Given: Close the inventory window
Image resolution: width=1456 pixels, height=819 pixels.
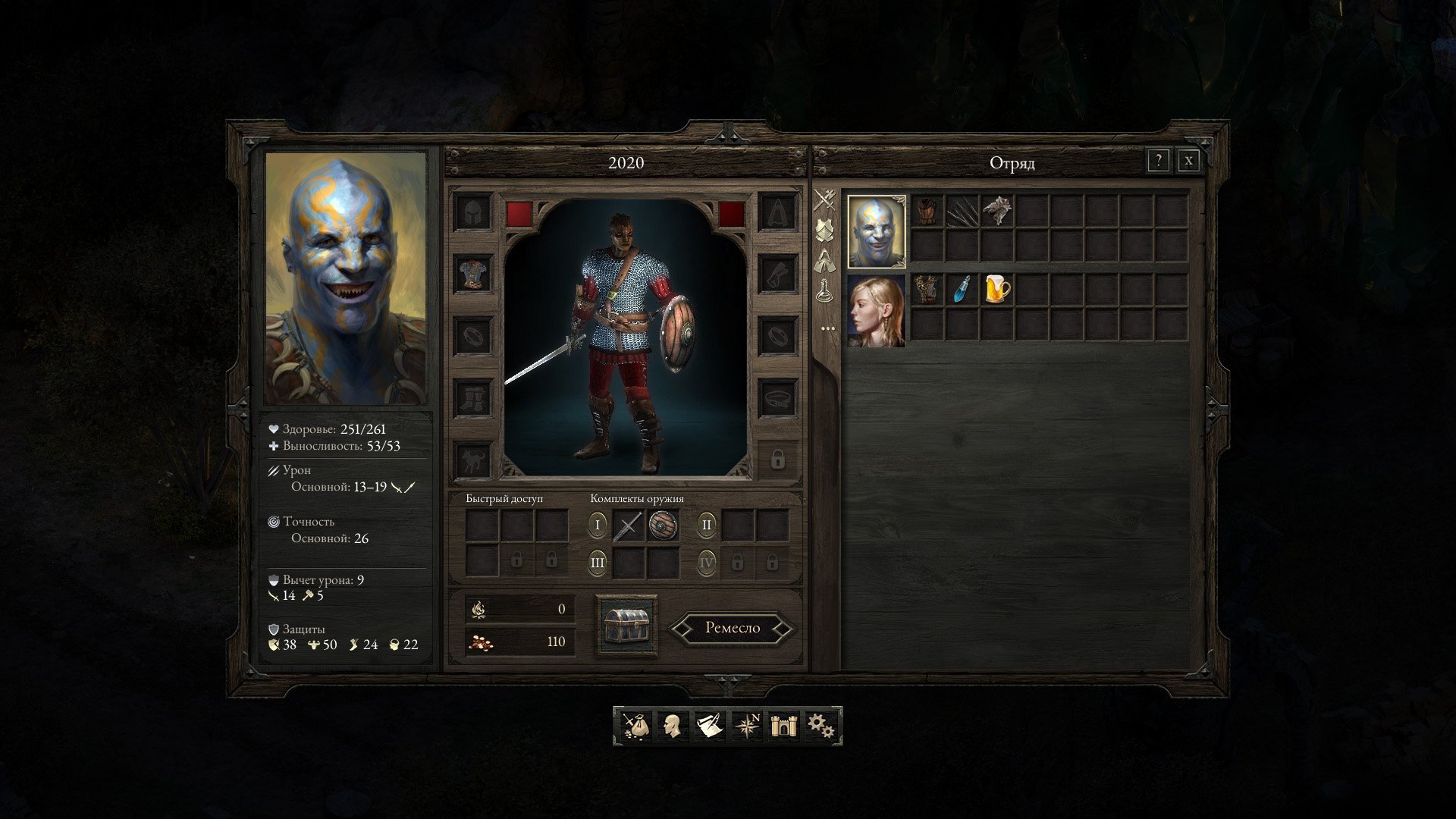Looking at the screenshot, I should coord(1188,161).
